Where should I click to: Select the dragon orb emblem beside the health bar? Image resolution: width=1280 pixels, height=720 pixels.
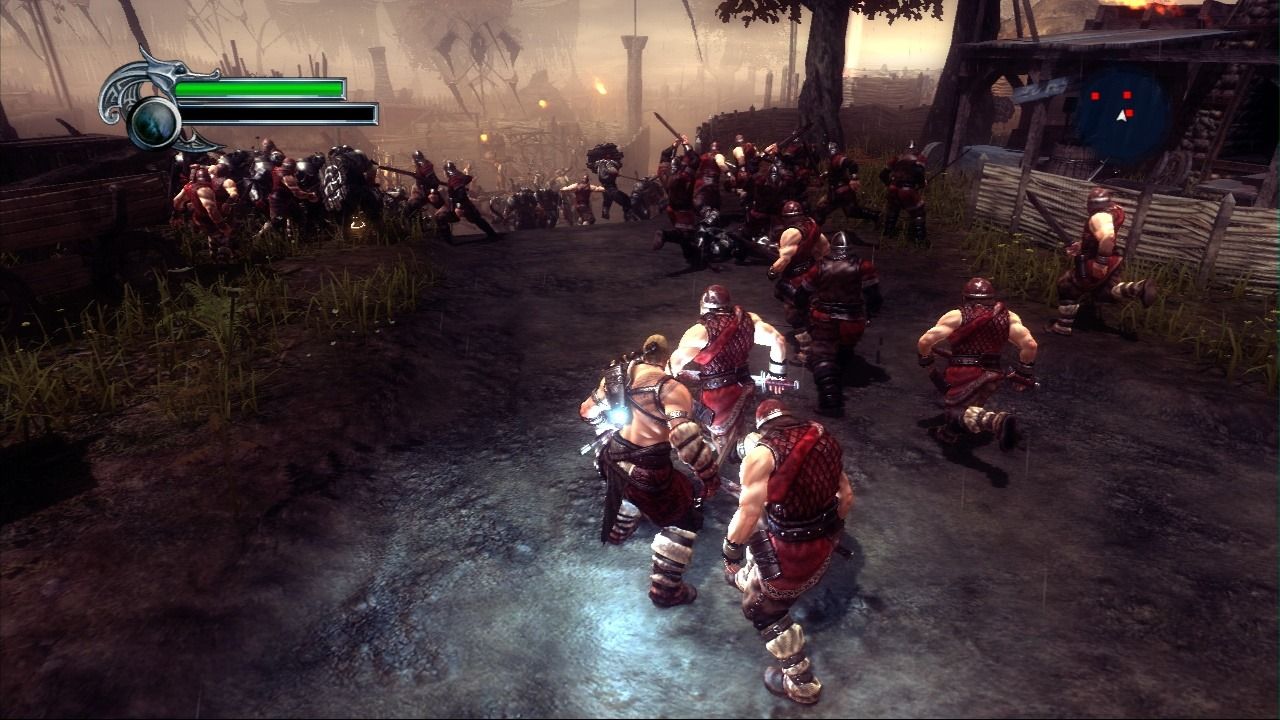155,122
